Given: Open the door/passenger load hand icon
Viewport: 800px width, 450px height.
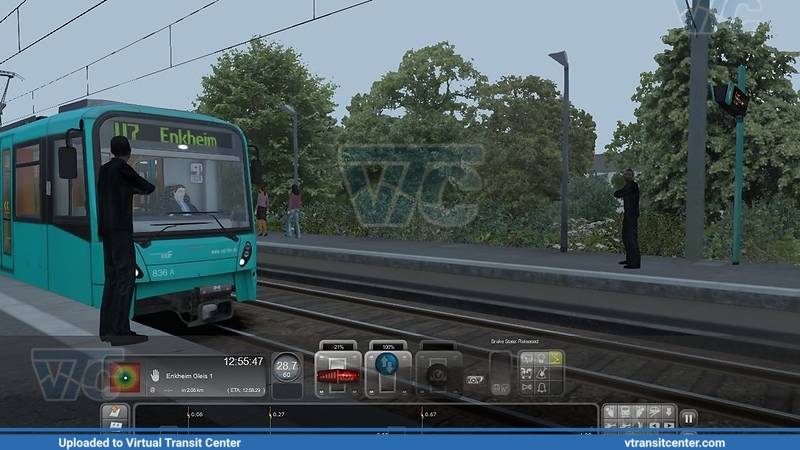Looking at the screenshot, I should point(156,375).
